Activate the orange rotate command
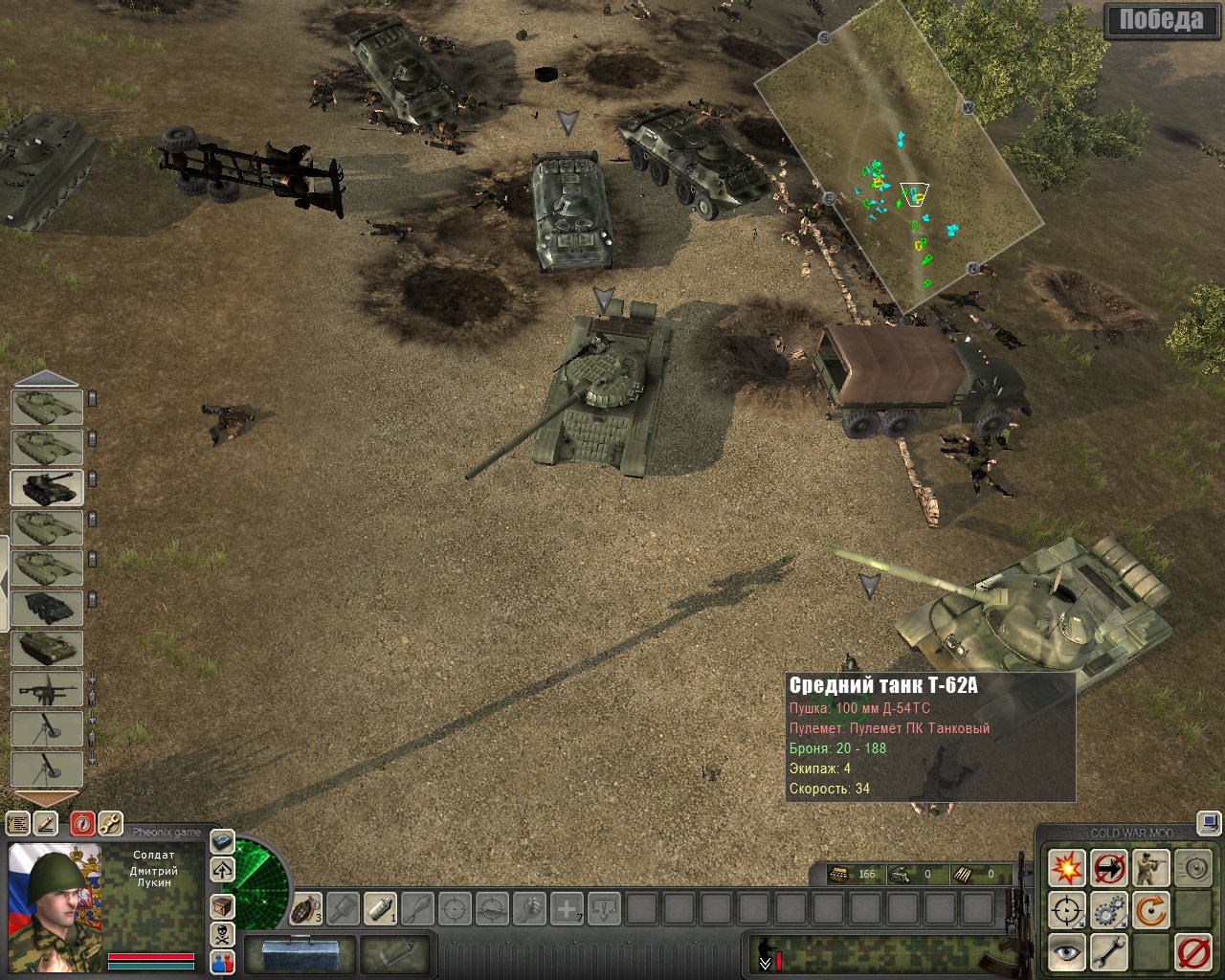Screen dimensions: 1225x980 (x=1151, y=911)
